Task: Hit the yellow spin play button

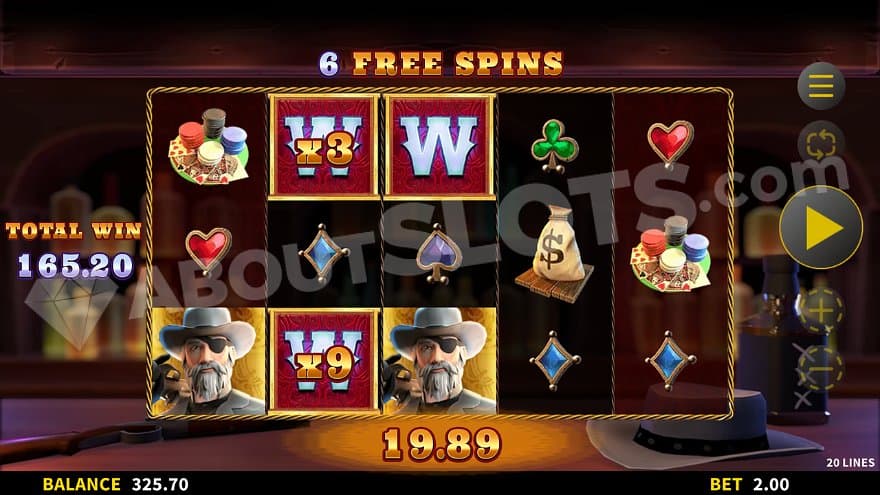Action: [x=821, y=227]
